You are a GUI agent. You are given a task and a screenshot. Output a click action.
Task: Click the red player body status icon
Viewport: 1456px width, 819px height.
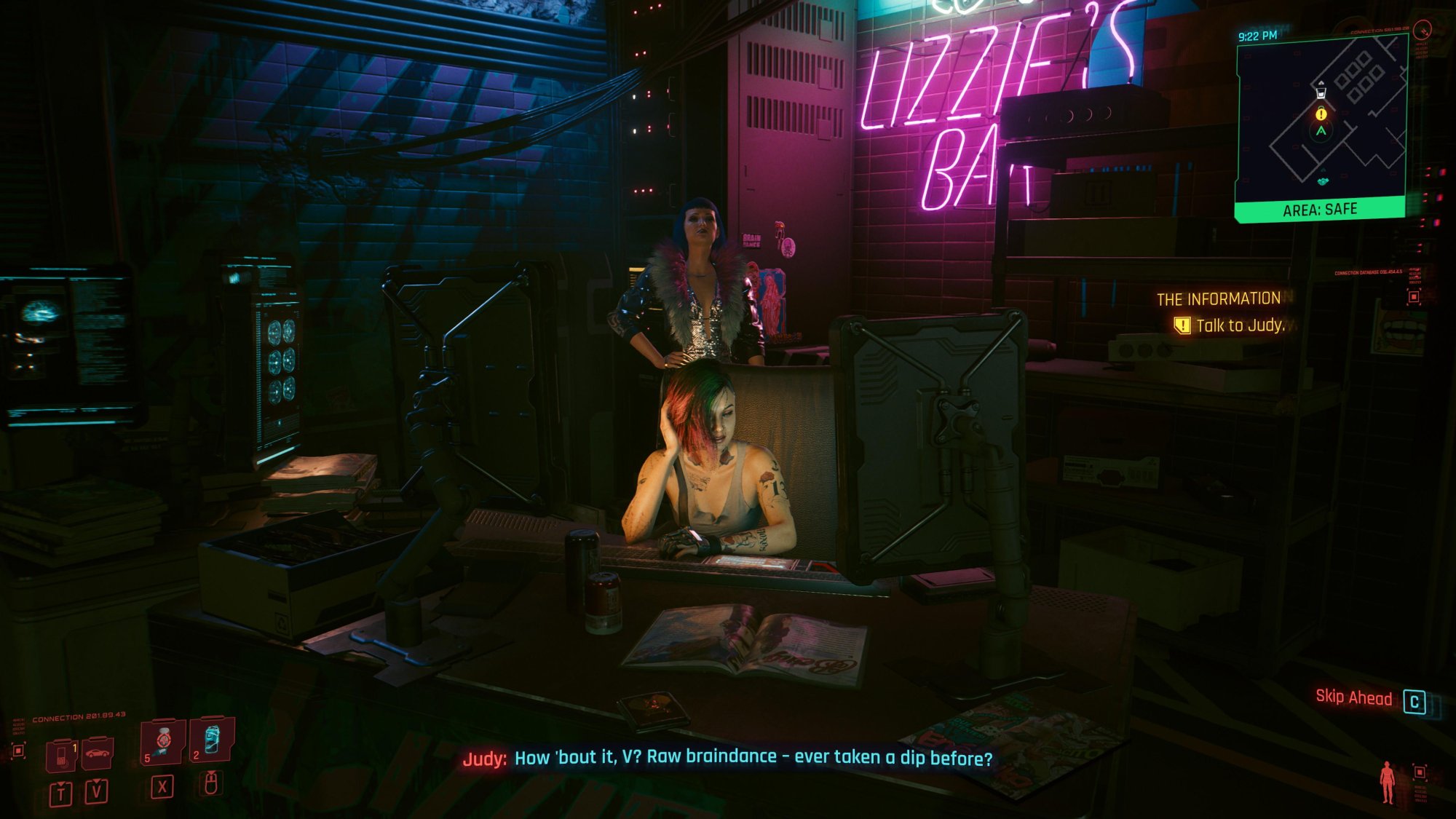pos(1388,782)
